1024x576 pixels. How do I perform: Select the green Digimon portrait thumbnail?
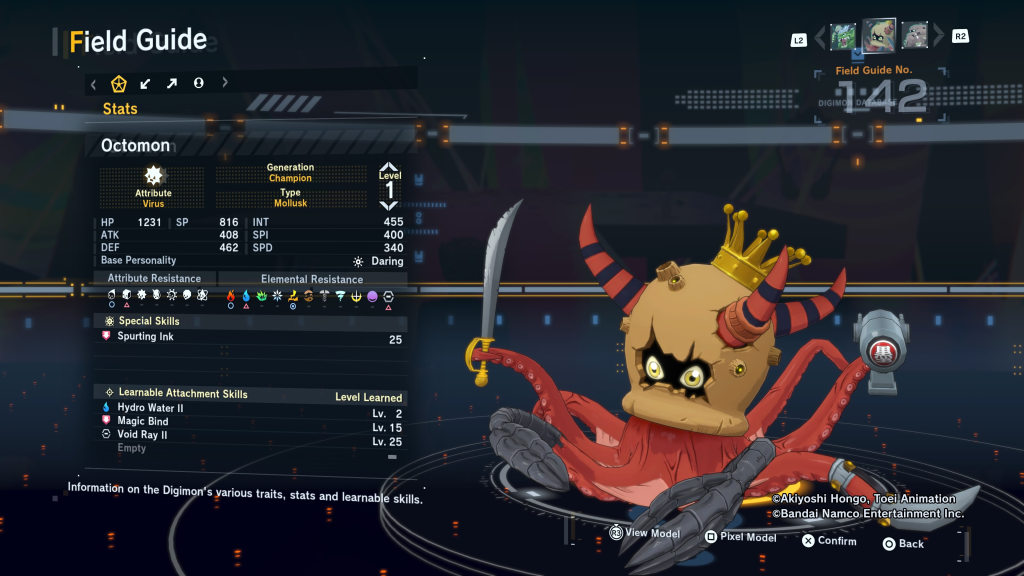coord(843,36)
